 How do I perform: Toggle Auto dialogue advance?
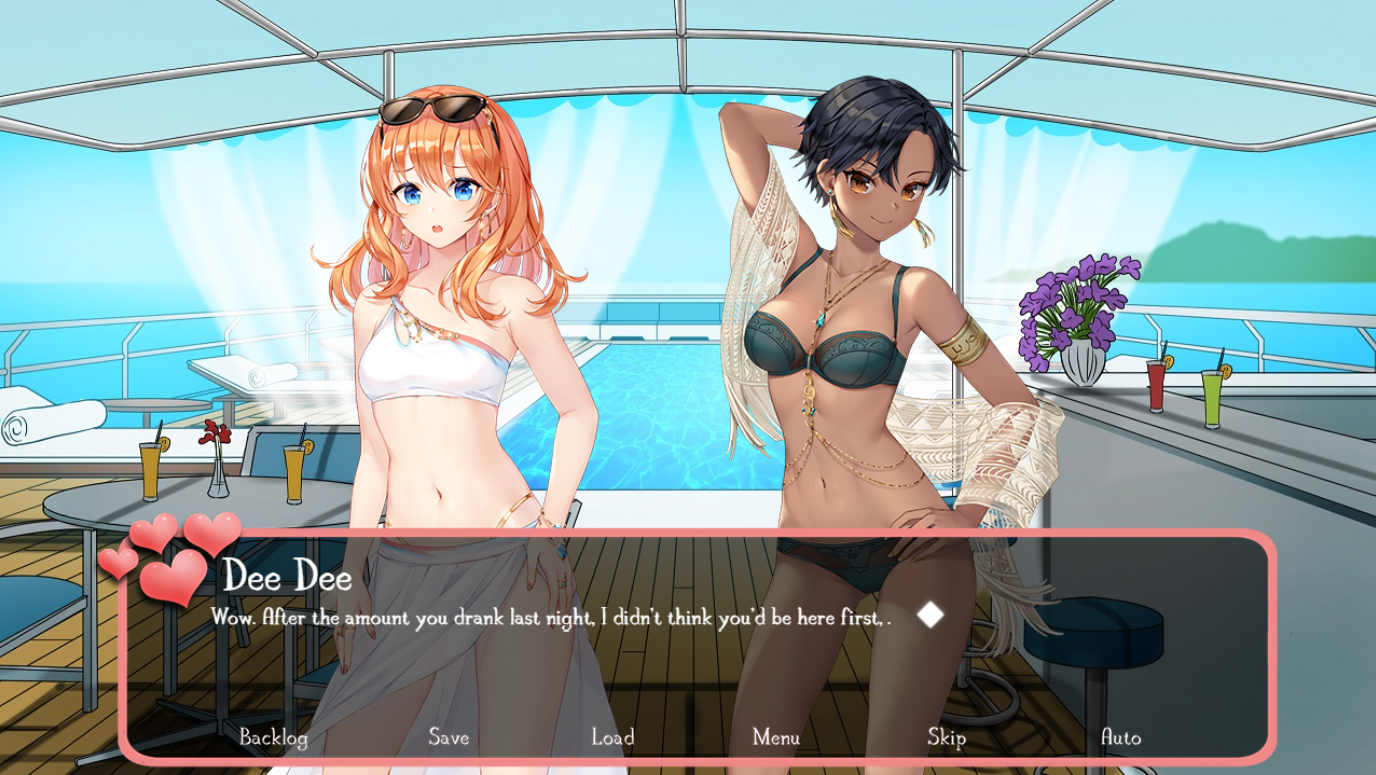(x=1120, y=738)
